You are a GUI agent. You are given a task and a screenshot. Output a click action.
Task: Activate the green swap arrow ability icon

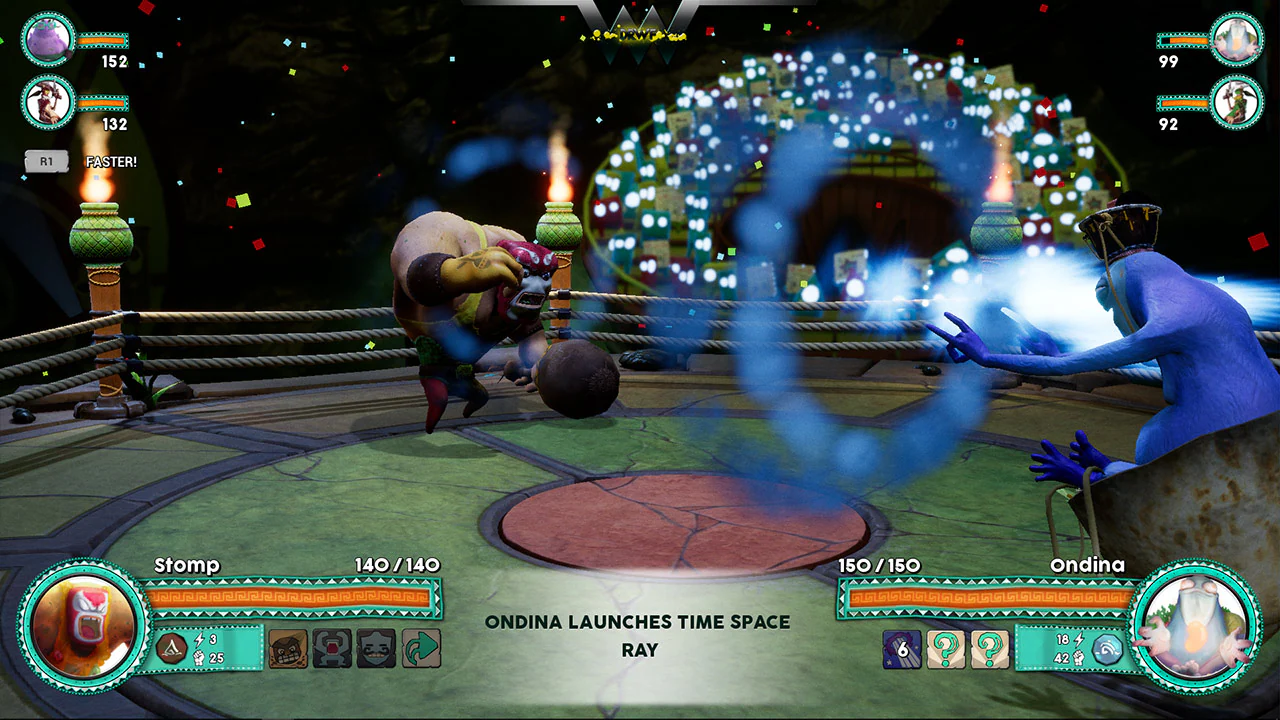[421, 648]
